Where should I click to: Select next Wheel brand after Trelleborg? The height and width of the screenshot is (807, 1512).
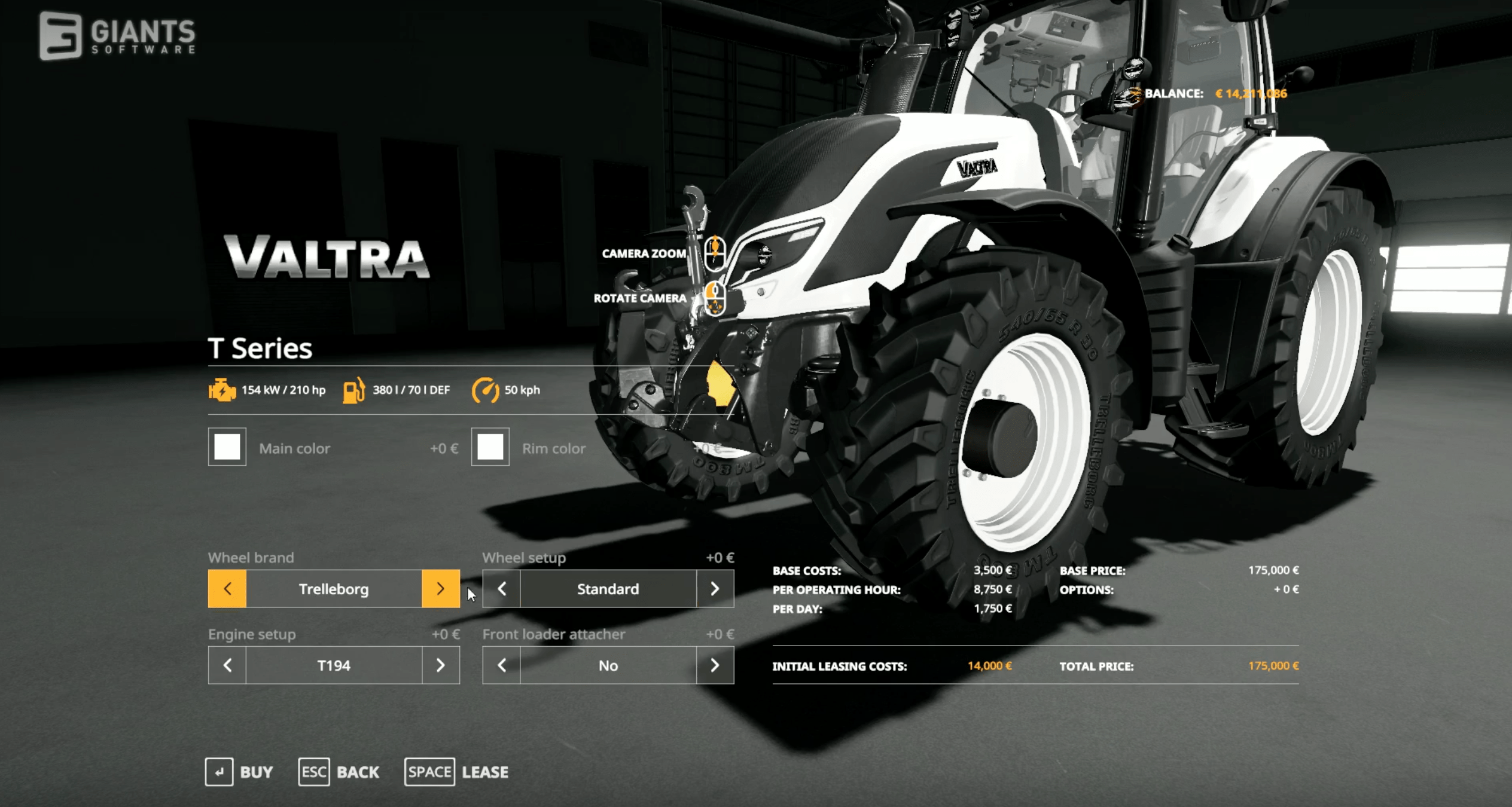(440, 589)
